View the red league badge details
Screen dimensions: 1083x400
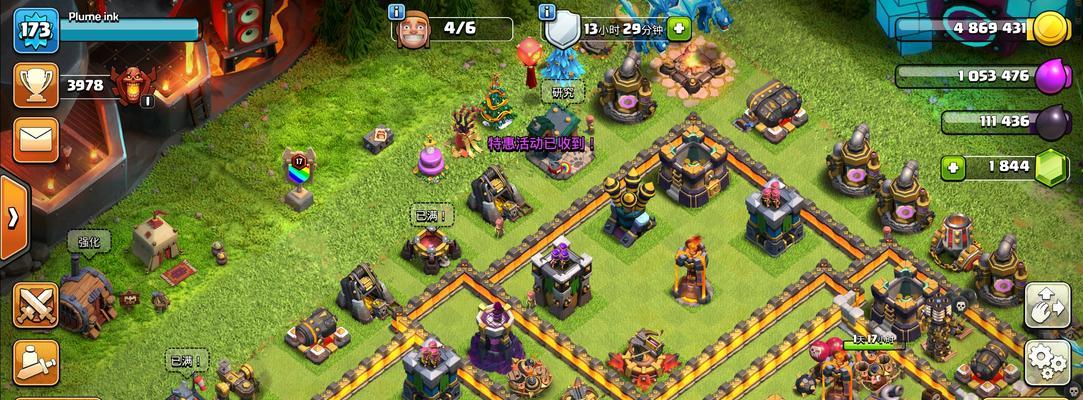(132, 85)
